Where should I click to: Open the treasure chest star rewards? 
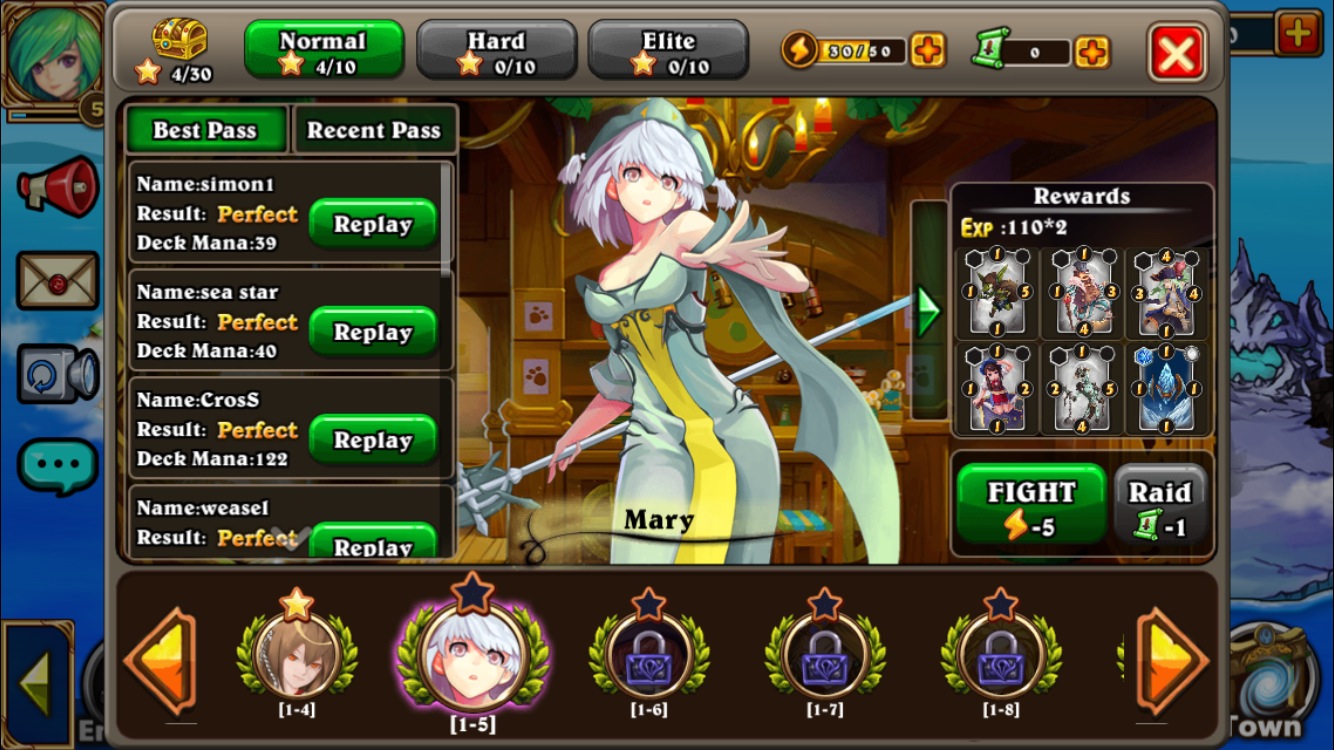(x=179, y=41)
